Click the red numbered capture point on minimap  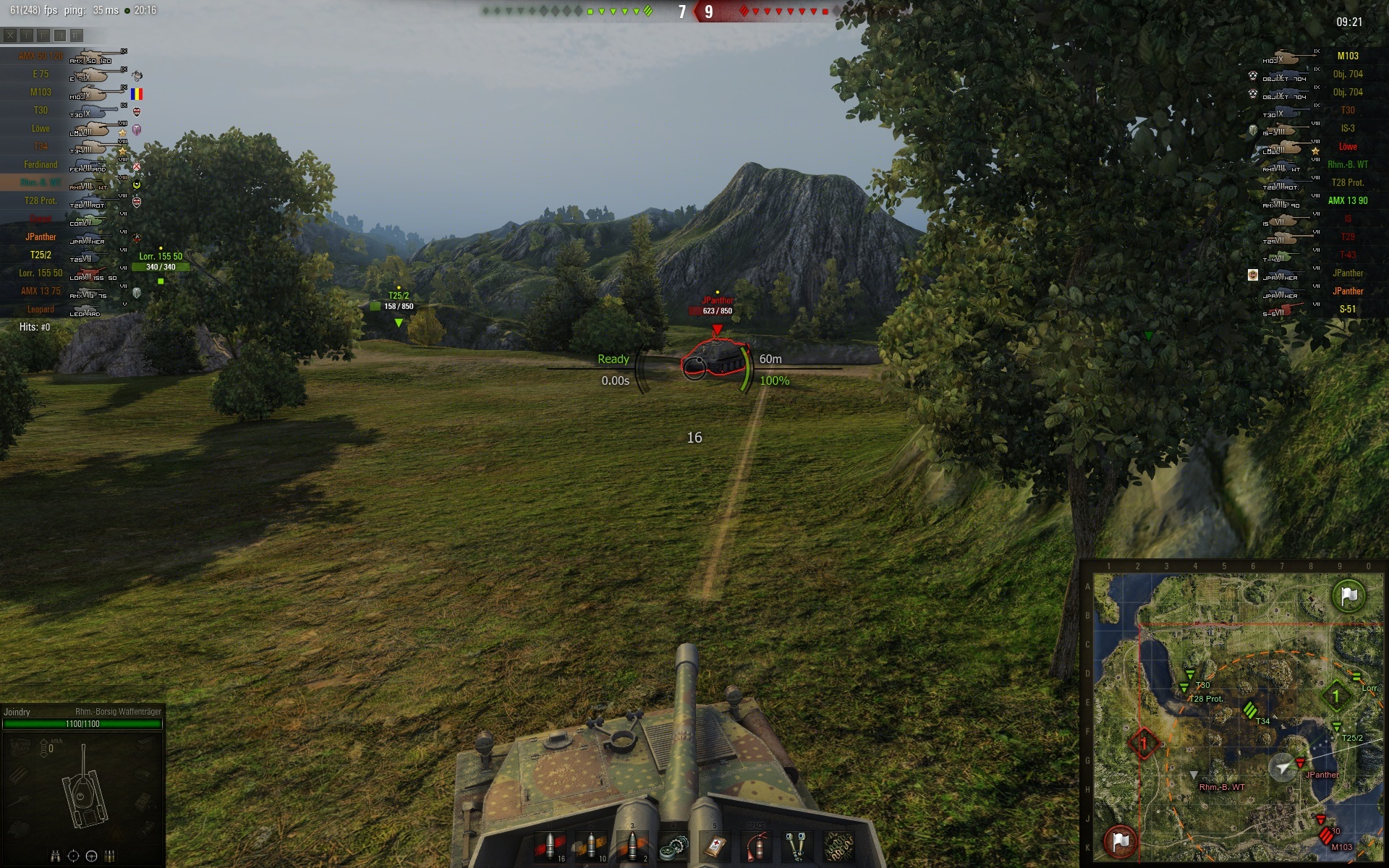point(1144,743)
